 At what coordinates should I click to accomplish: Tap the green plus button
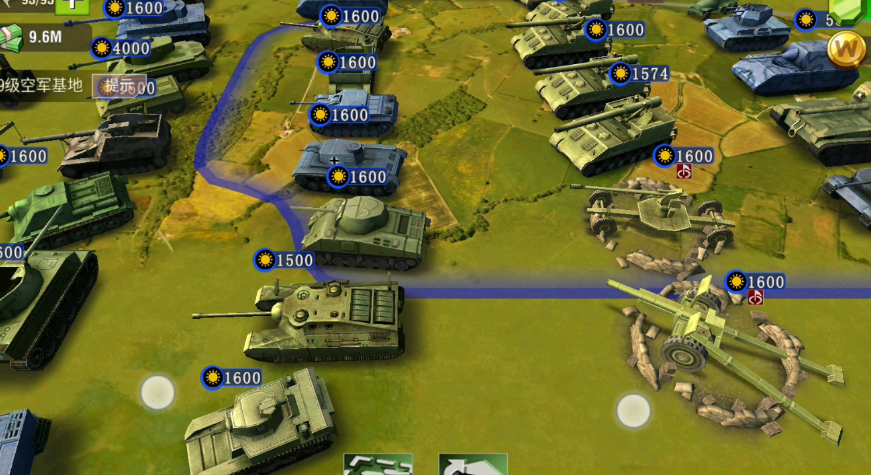click(x=72, y=5)
